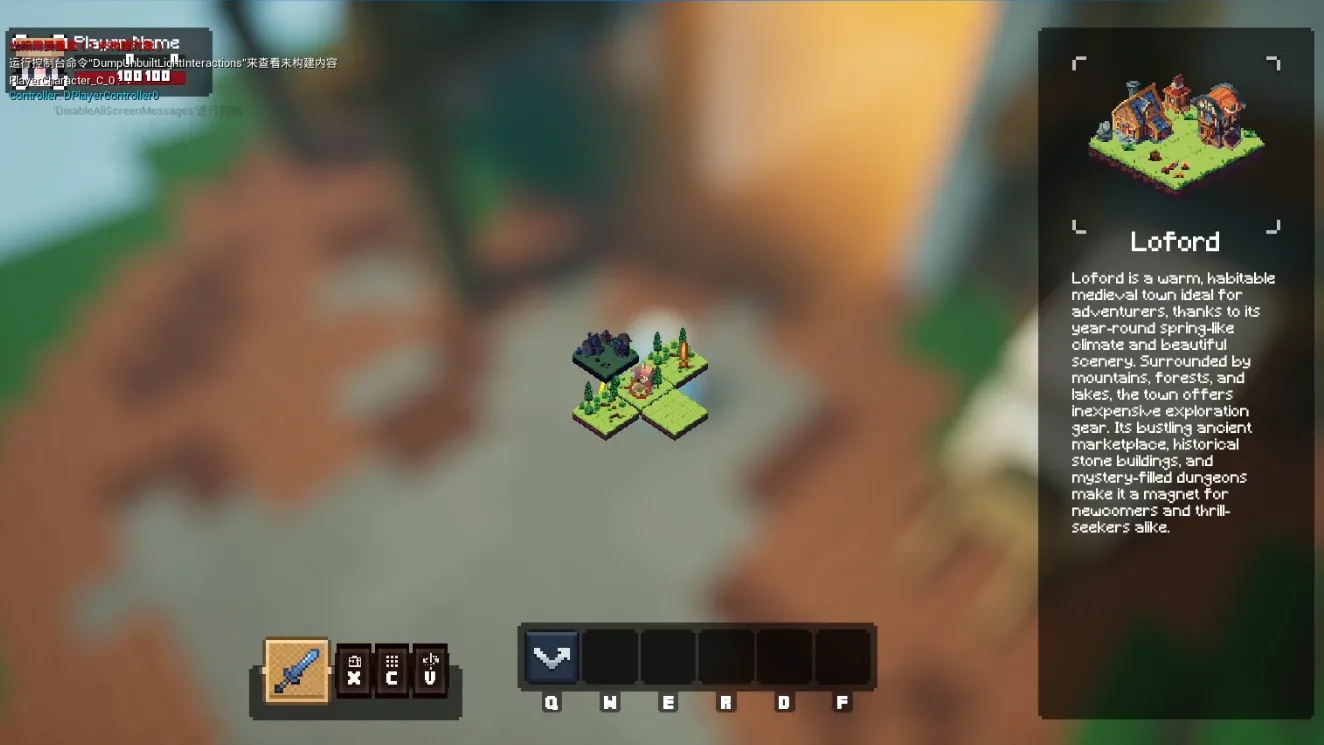Click the Loford title in the side panel
This screenshot has width=1324, height=745.
tap(1175, 241)
